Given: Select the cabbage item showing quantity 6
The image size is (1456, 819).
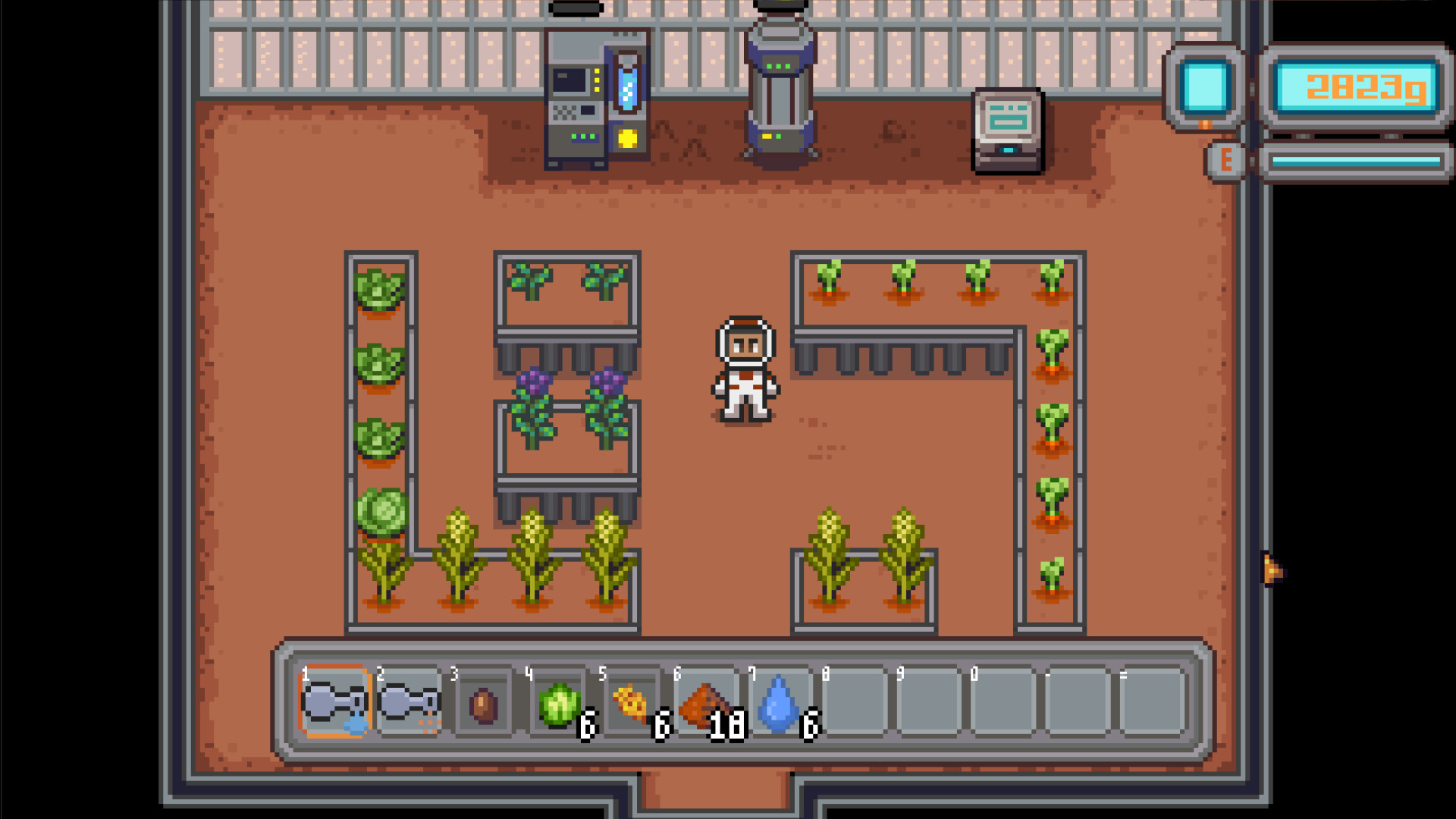Looking at the screenshot, I should pyautogui.click(x=558, y=705).
